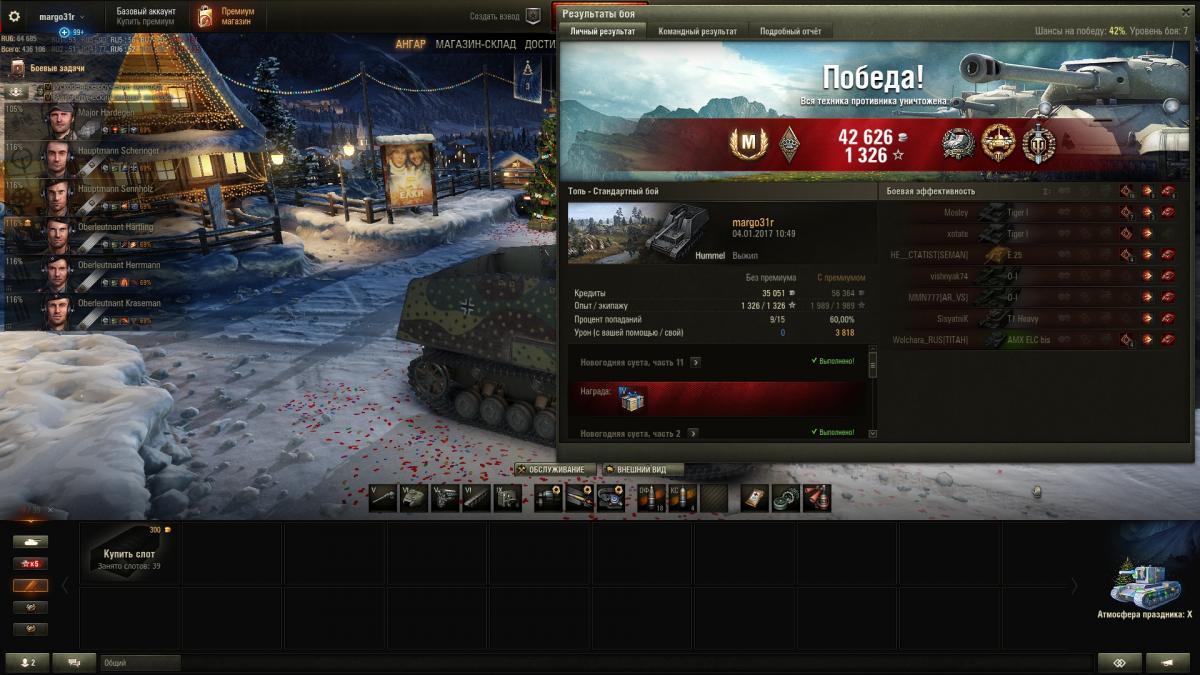
Task: Switch to the Командный результат tab
Action: (x=697, y=31)
